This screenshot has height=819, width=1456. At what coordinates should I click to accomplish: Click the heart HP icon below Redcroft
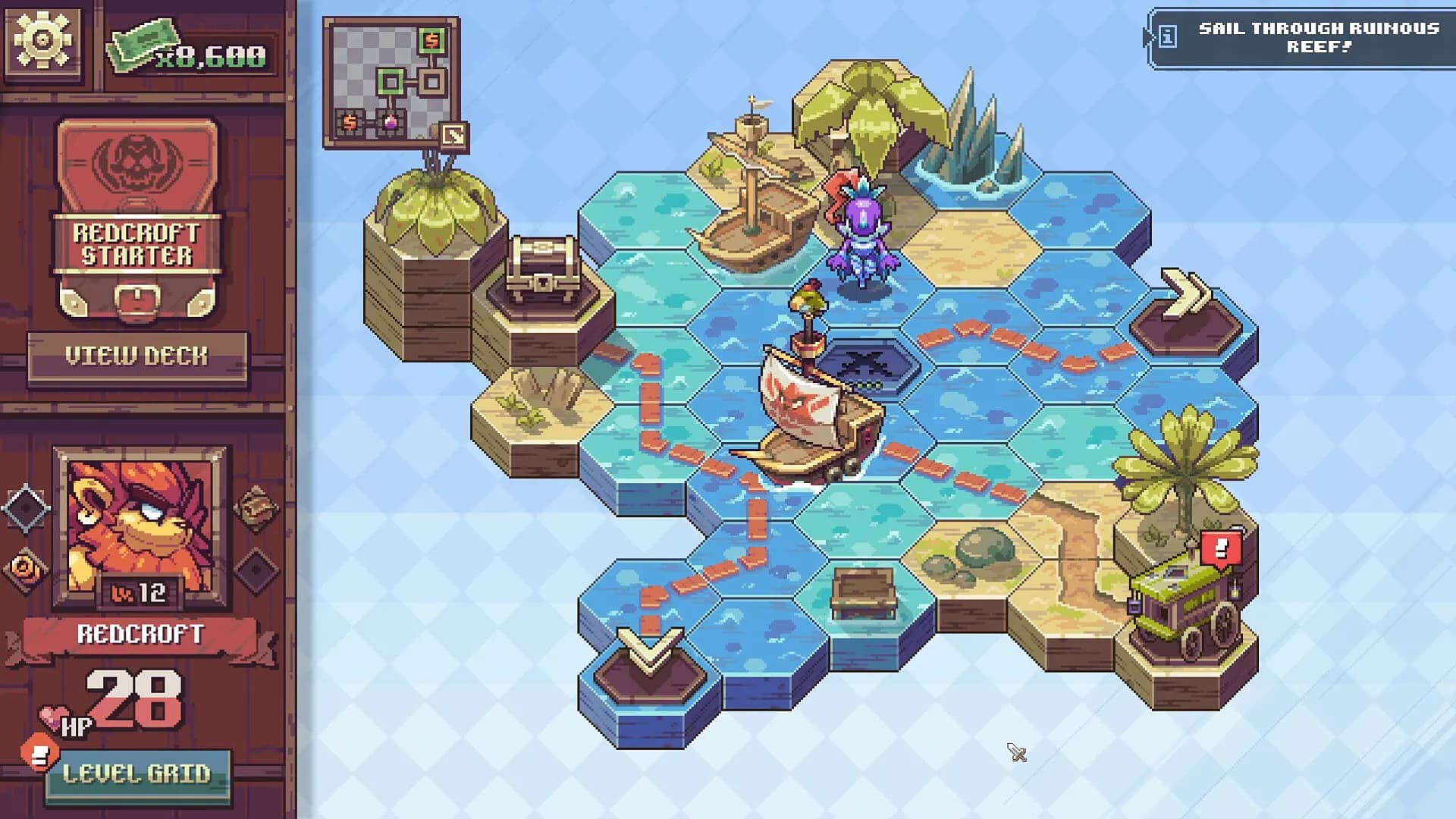(53, 714)
